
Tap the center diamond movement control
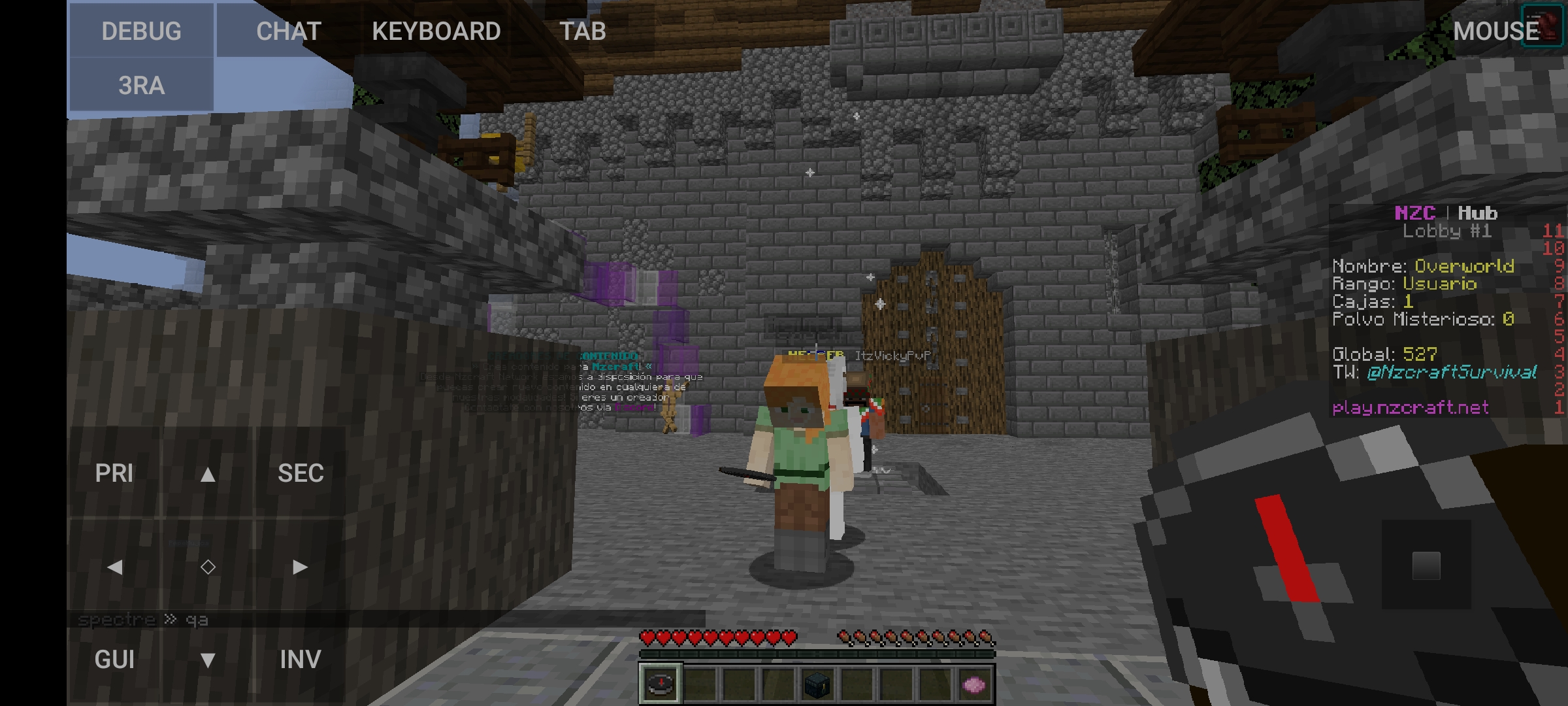[208, 567]
